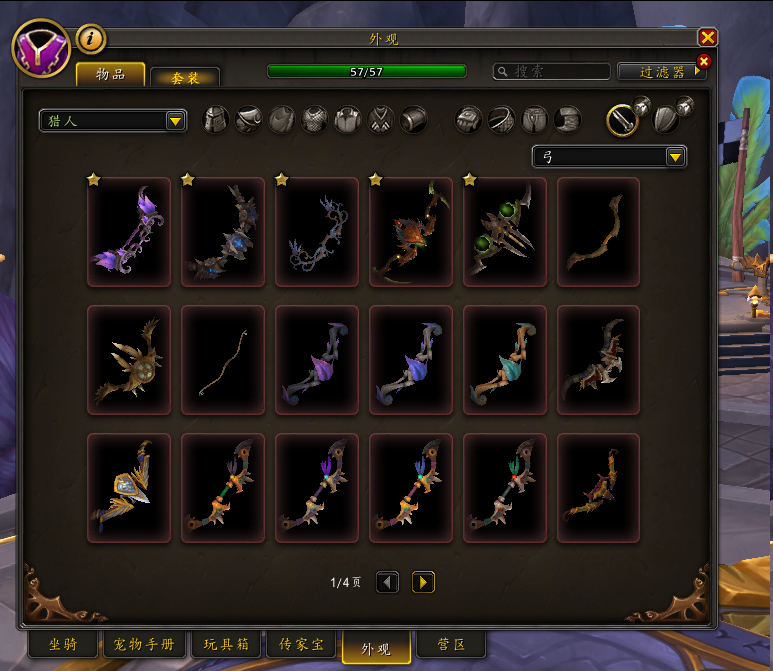Select the purple crystal bow appearance

129,232
